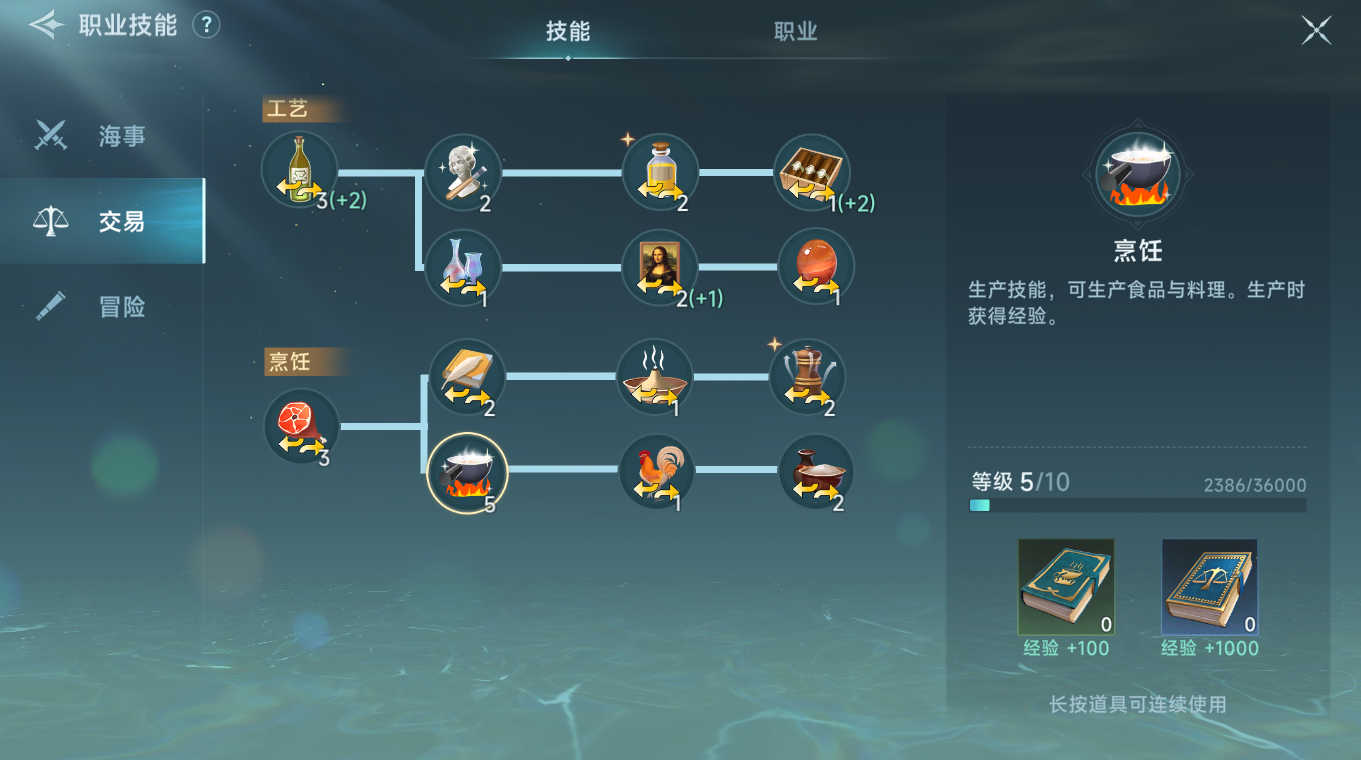This screenshot has height=760, width=1361.
Task: Click the salt pot skill node
Action: (x=813, y=471)
